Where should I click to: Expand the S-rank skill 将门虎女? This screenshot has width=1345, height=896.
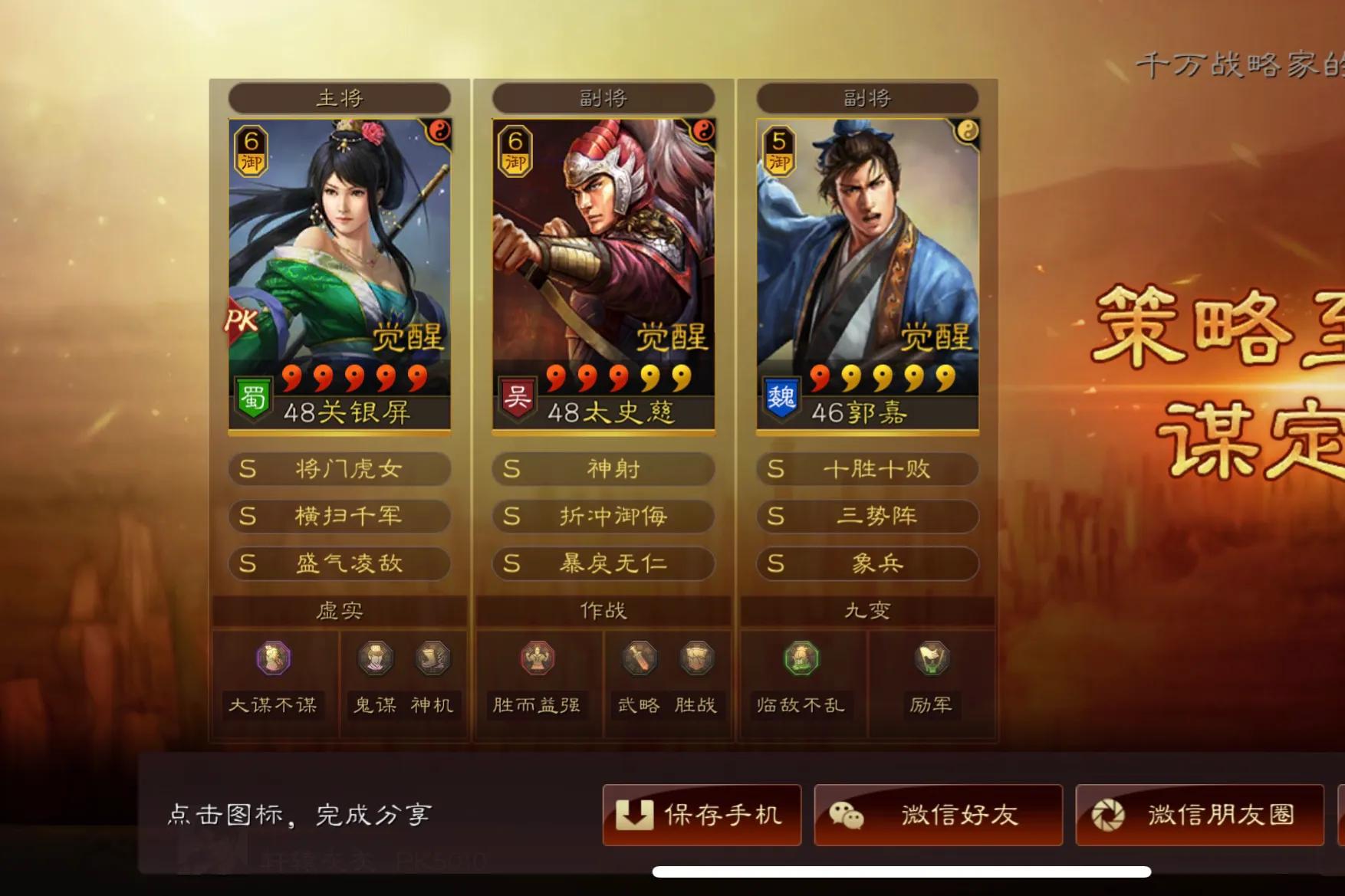click(x=340, y=469)
